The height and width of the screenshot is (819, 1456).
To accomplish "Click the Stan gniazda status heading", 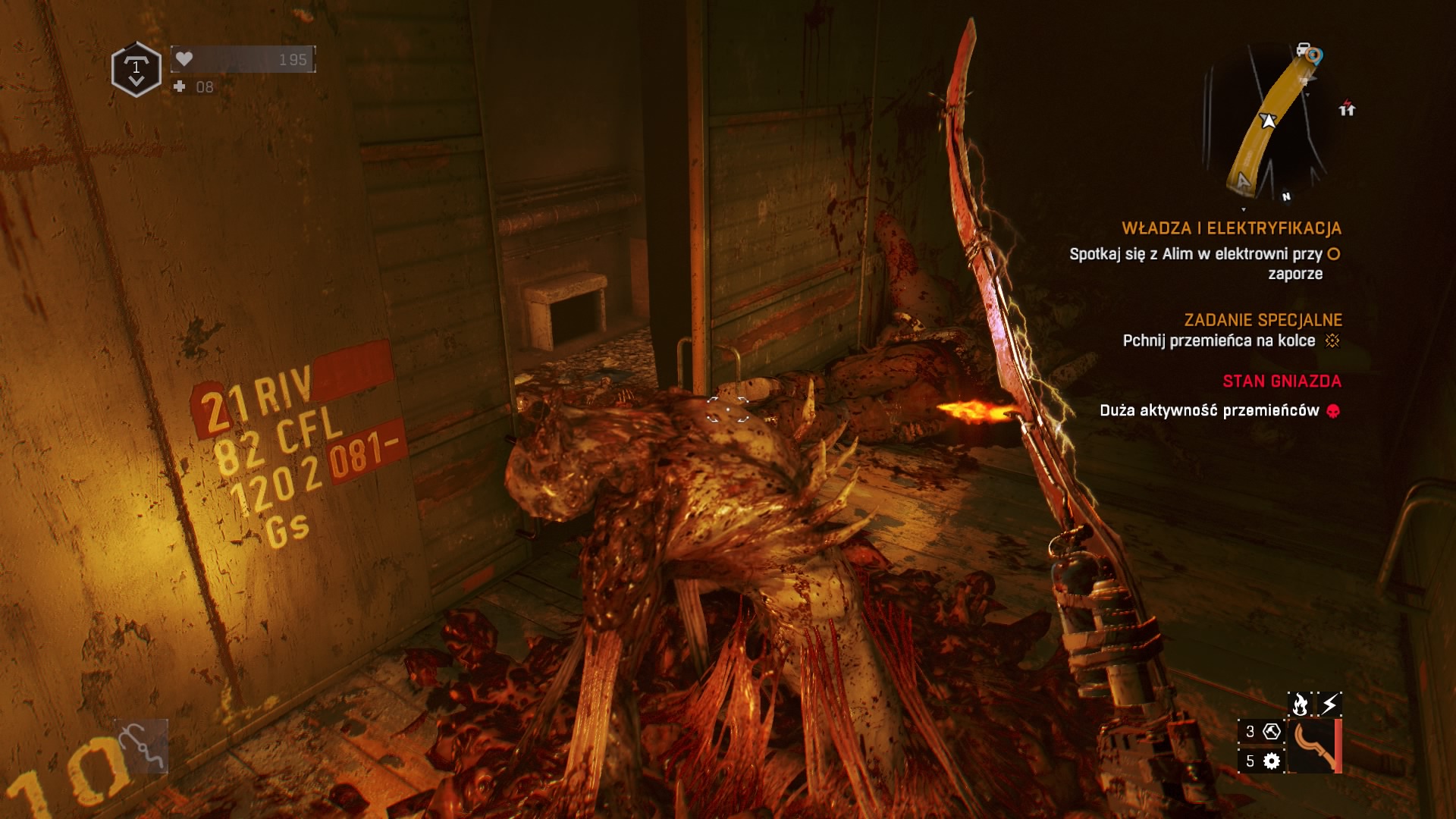I will 1282,381.
